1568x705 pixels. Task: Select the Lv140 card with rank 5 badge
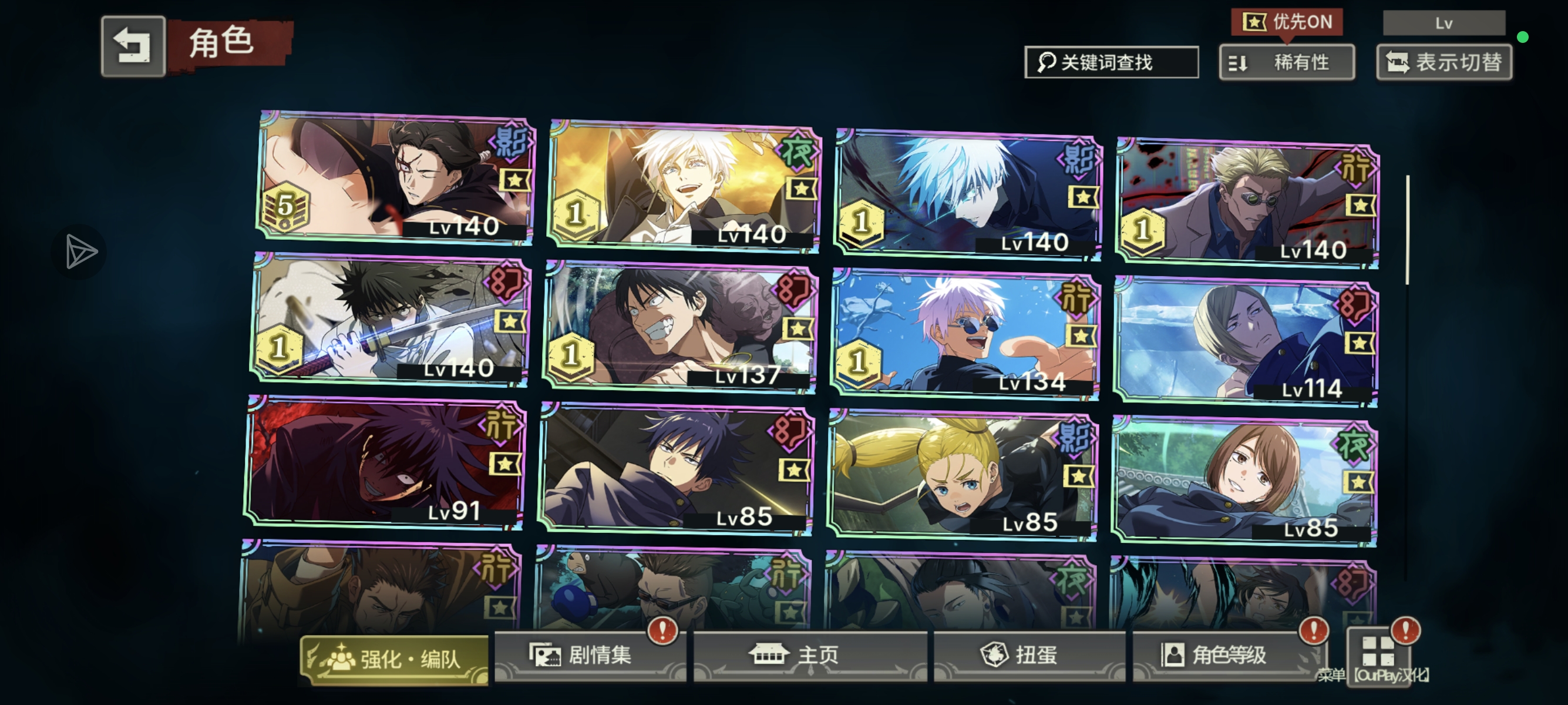tap(395, 178)
